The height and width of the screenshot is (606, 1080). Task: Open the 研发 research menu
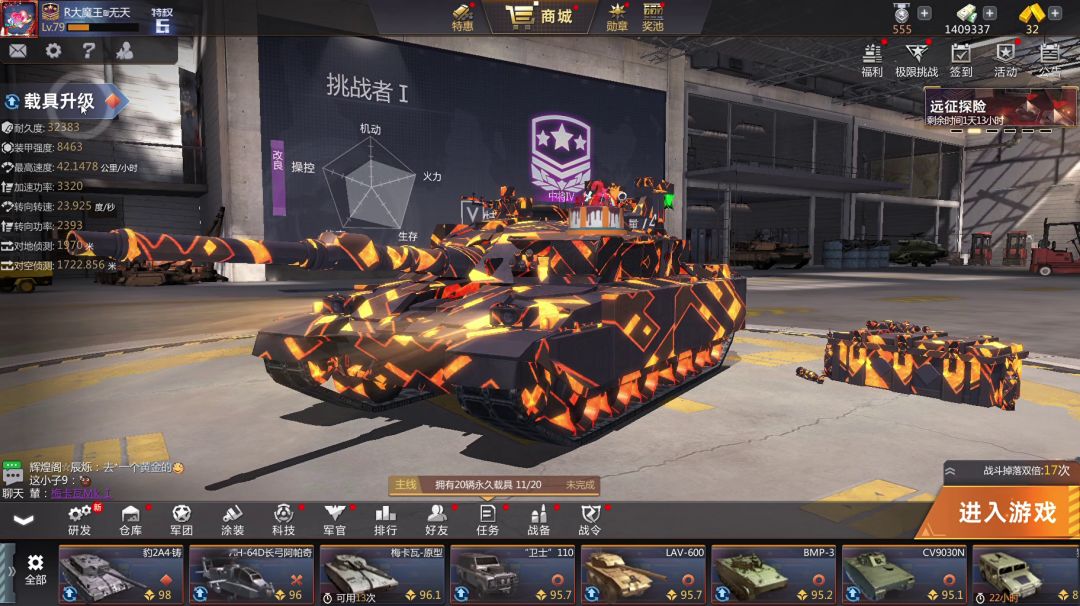[80, 520]
